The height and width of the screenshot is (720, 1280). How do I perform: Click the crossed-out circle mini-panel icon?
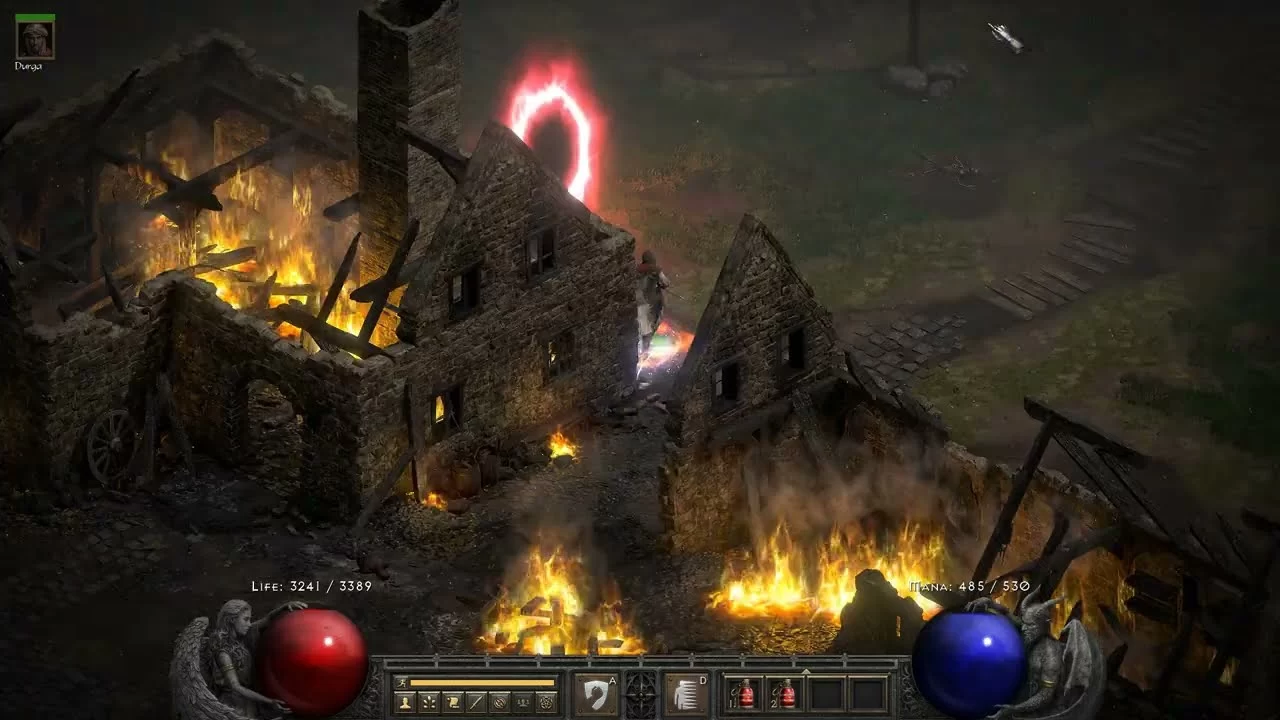[500, 702]
